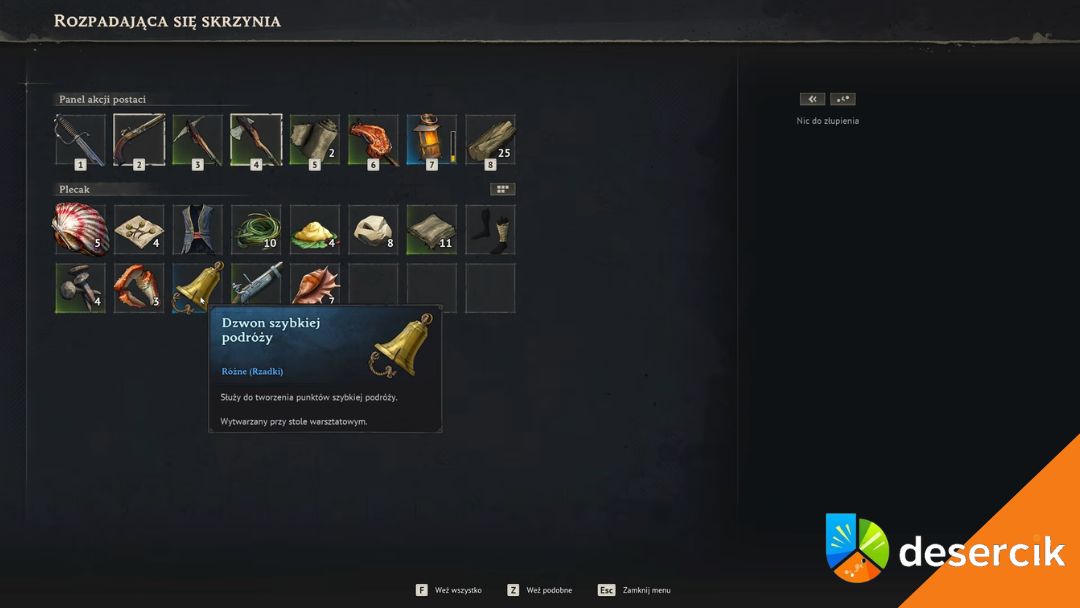Choose the pickaxe hotbar slot
This screenshot has width=1080, height=608.
[x=197, y=138]
